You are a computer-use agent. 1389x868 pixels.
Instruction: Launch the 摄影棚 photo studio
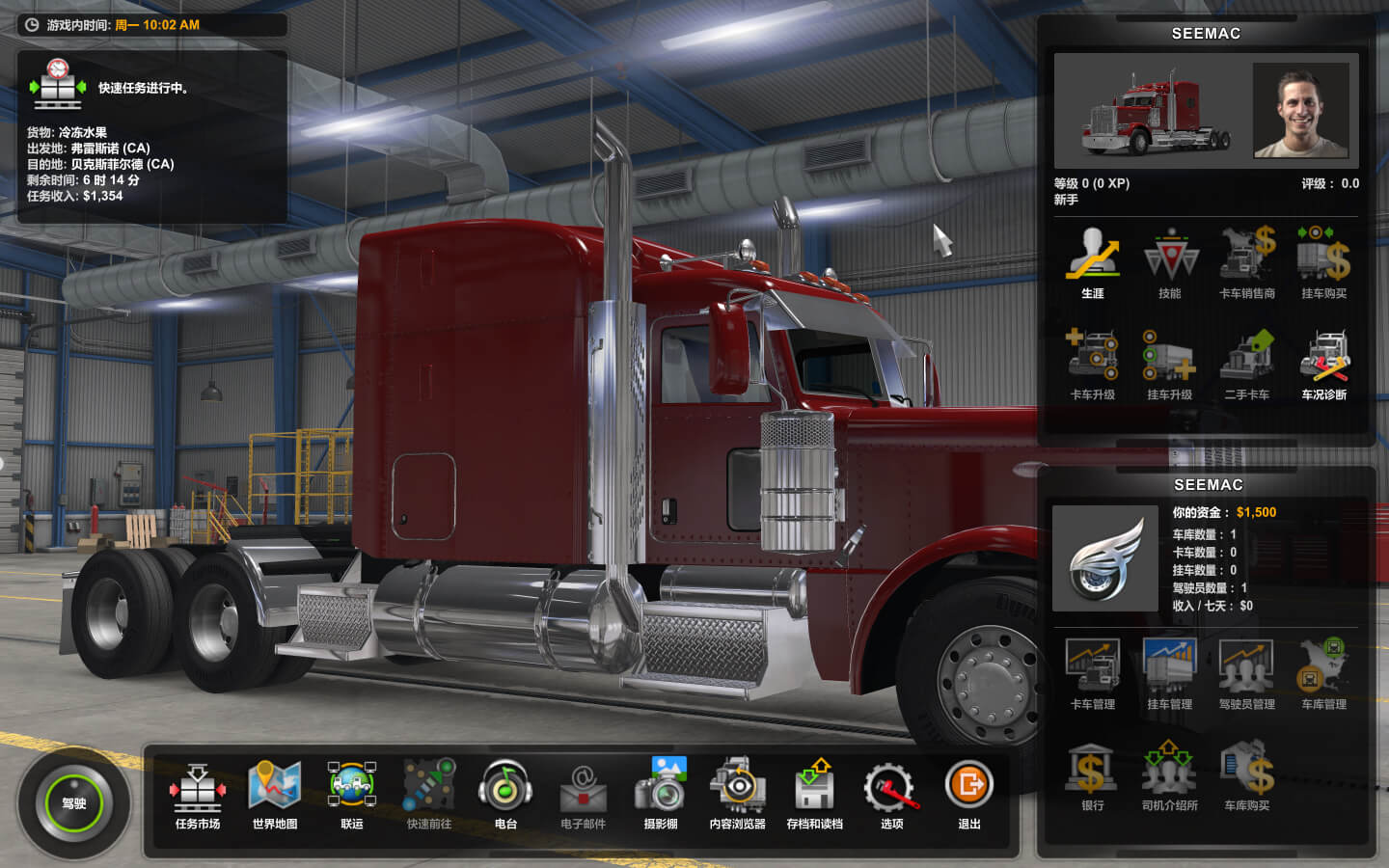[661, 793]
